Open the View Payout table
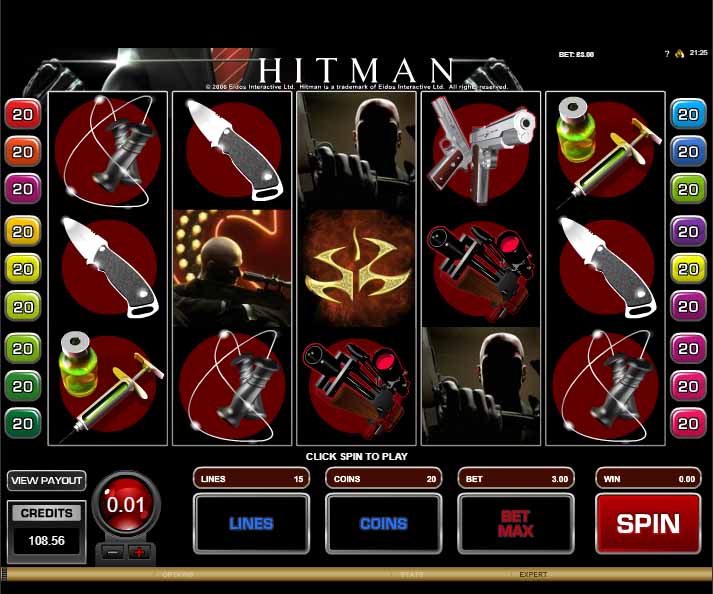This screenshot has width=713, height=594. 46,481
